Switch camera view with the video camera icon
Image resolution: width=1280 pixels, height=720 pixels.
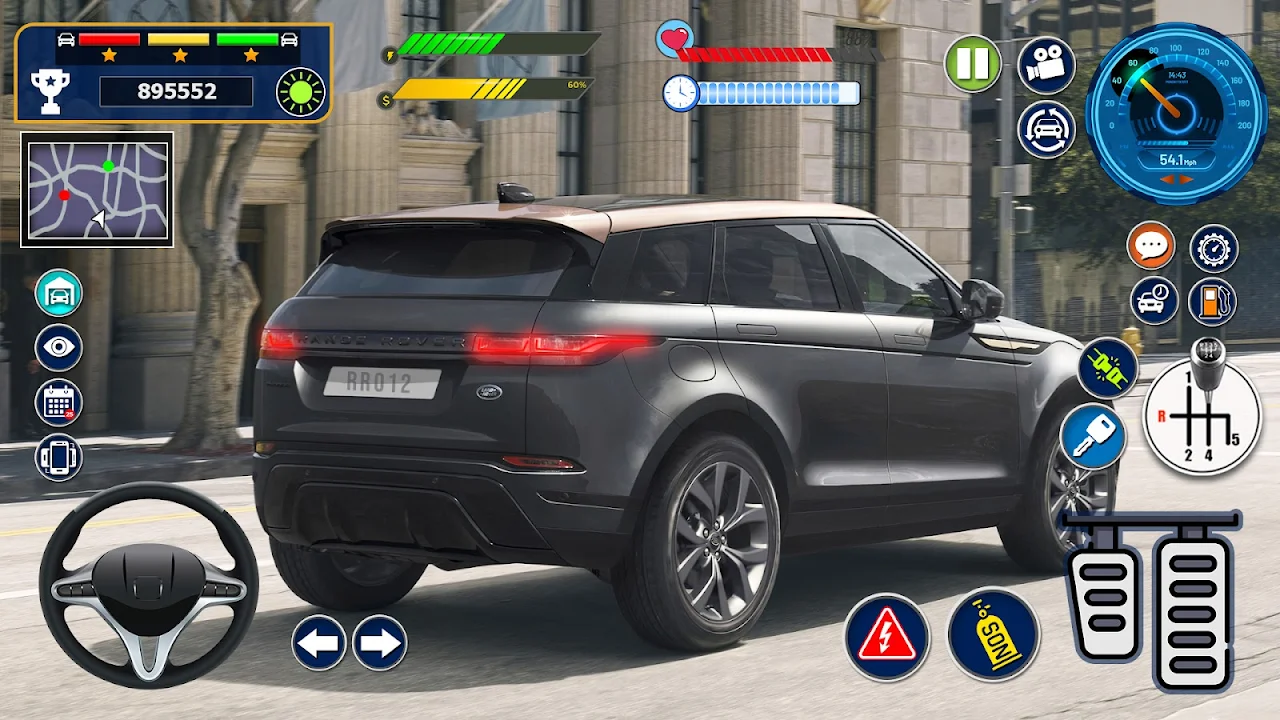pyautogui.click(x=1046, y=64)
